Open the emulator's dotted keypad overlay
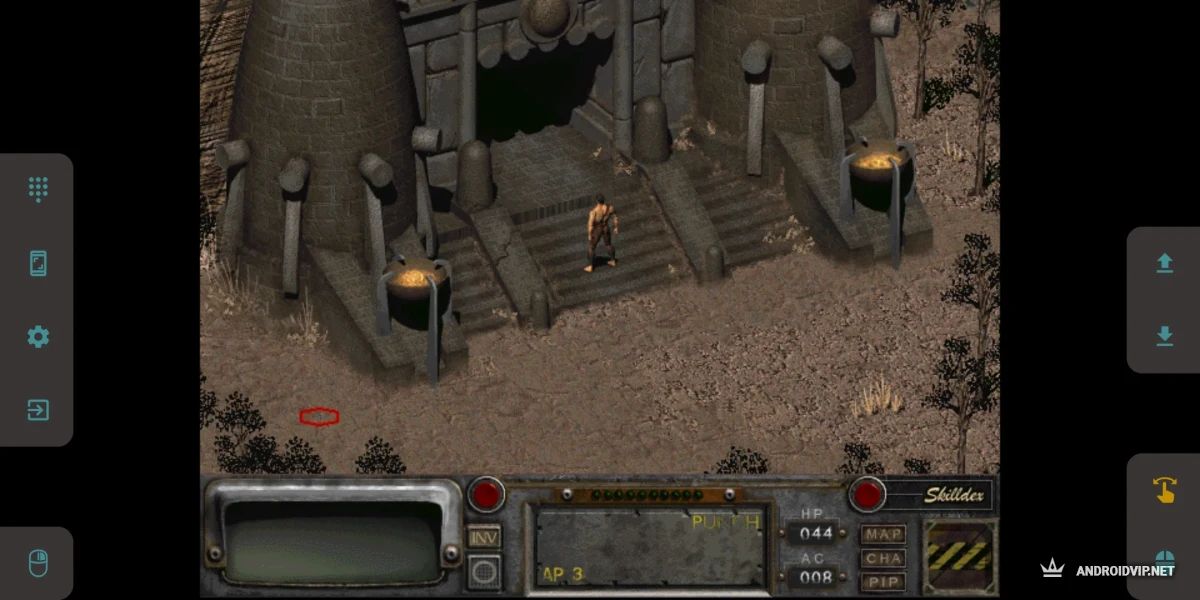This screenshot has width=1200, height=600. click(38, 189)
